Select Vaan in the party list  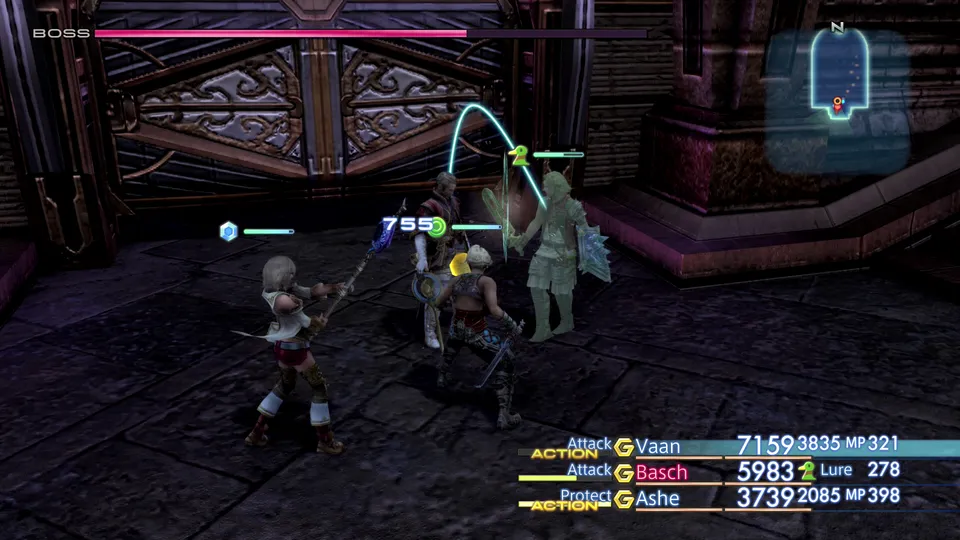[x=658, y=446]
